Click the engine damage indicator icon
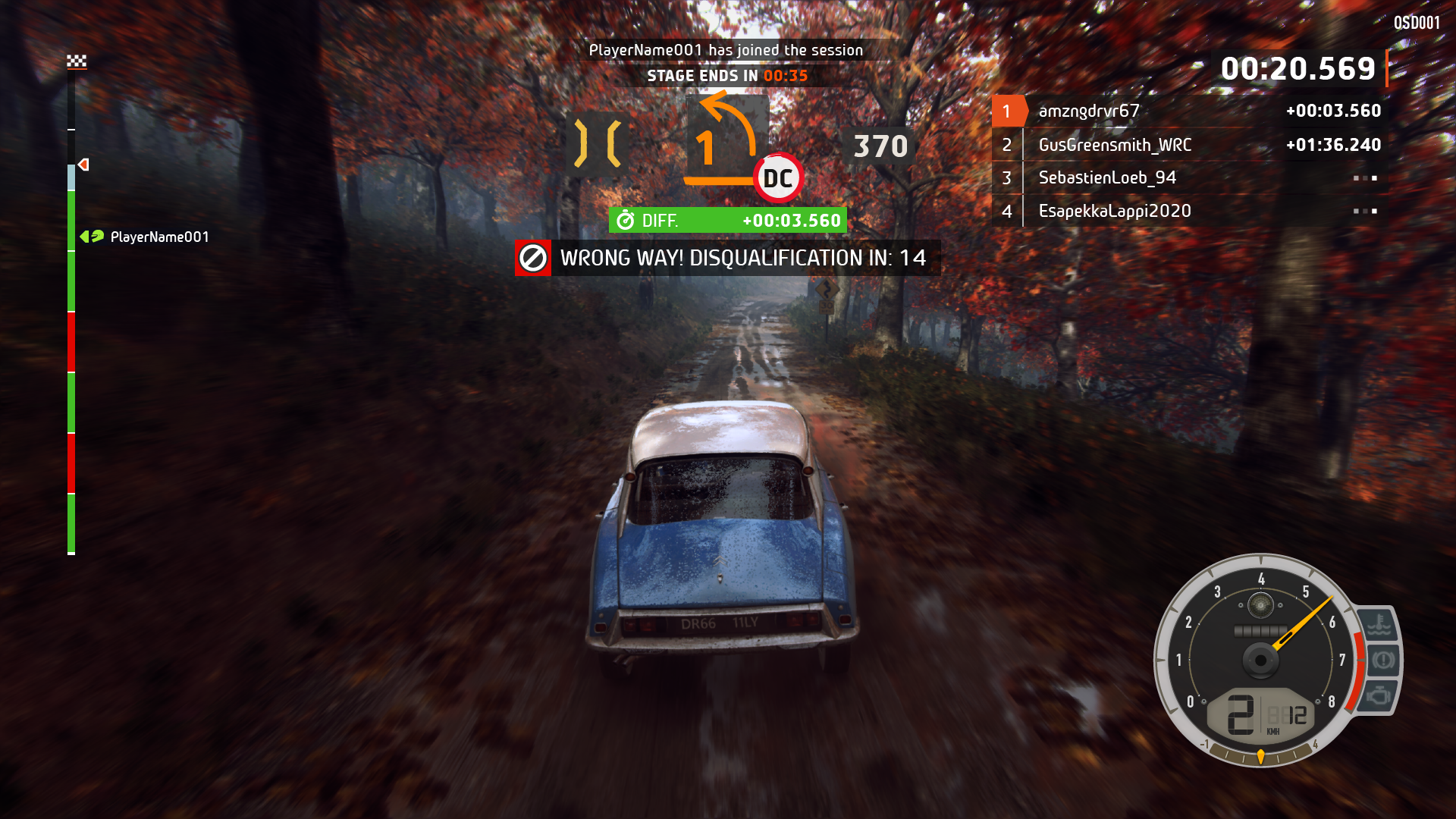 [1378, 695]
